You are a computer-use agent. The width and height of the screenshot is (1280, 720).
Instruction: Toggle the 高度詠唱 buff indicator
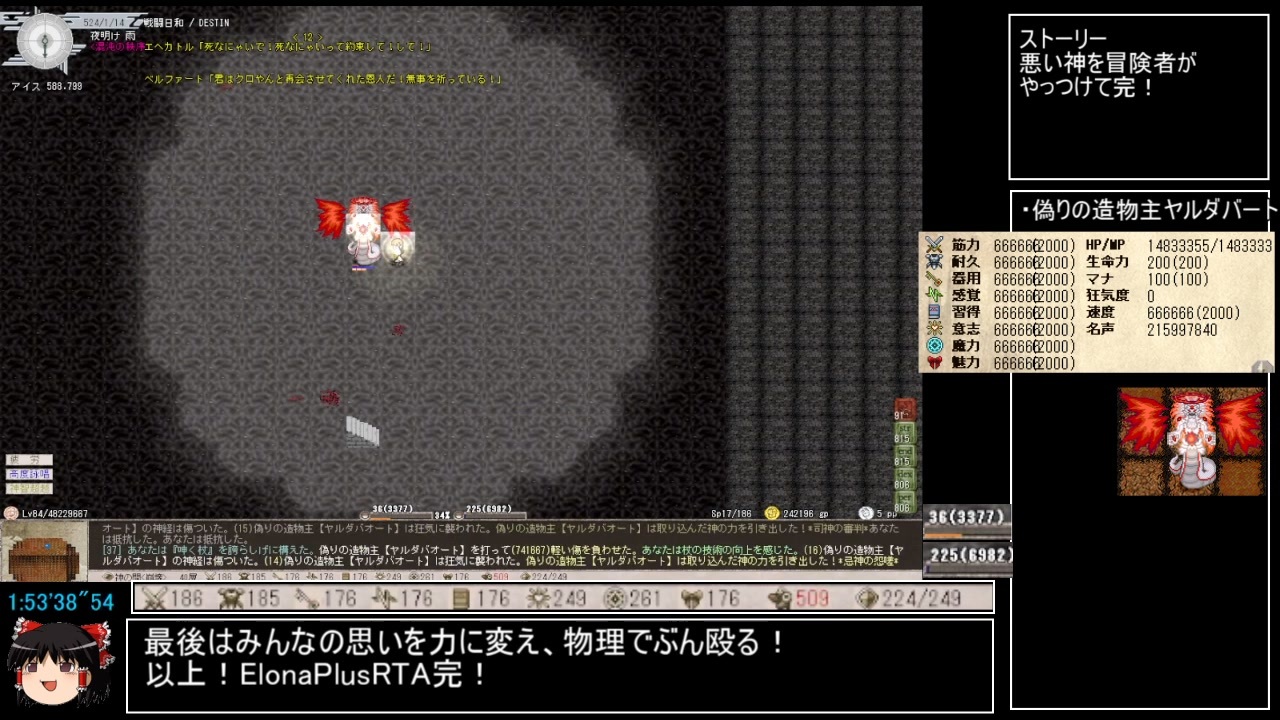point(30,474)
